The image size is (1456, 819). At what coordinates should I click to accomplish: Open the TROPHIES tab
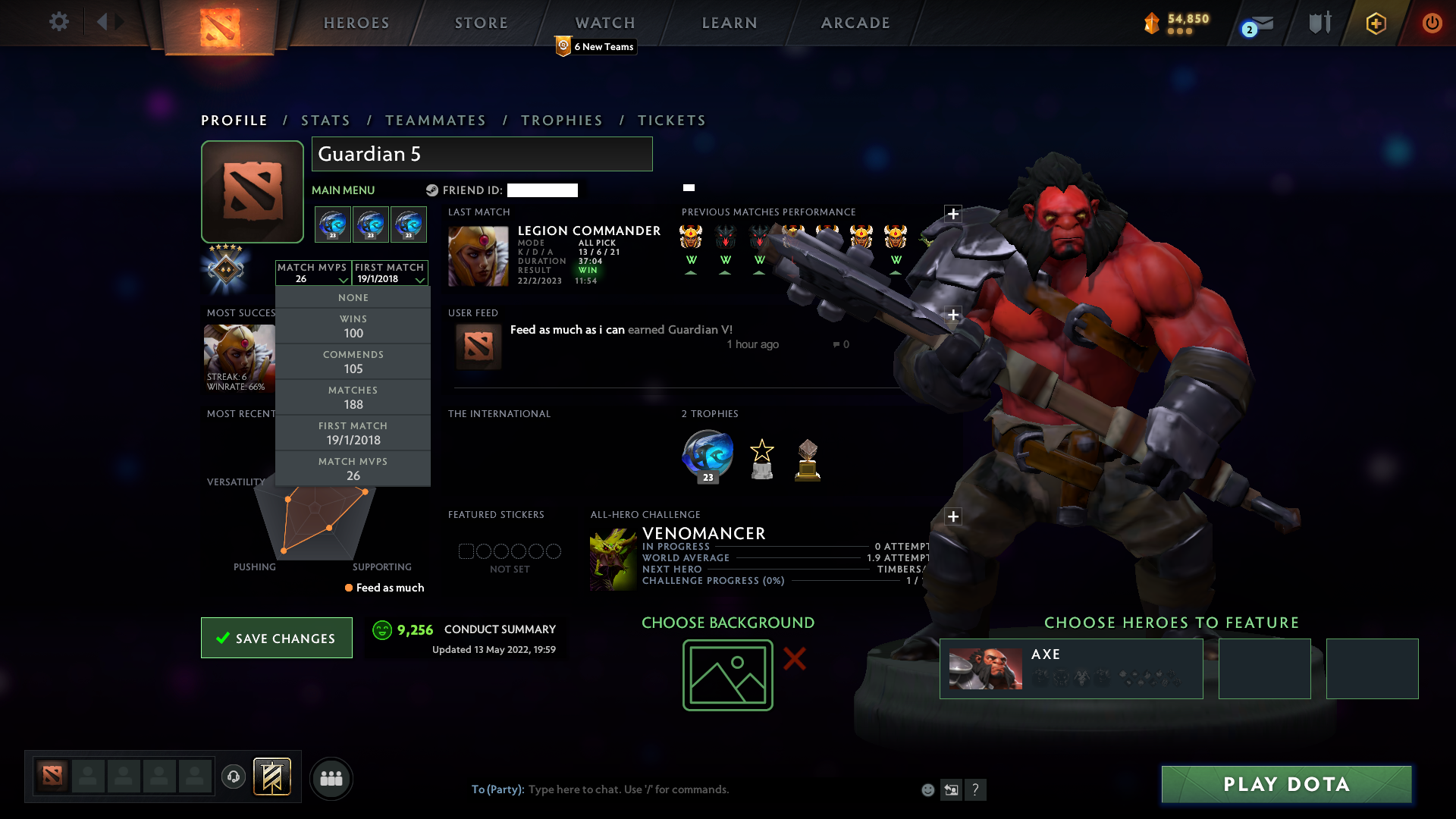point(561,120)
